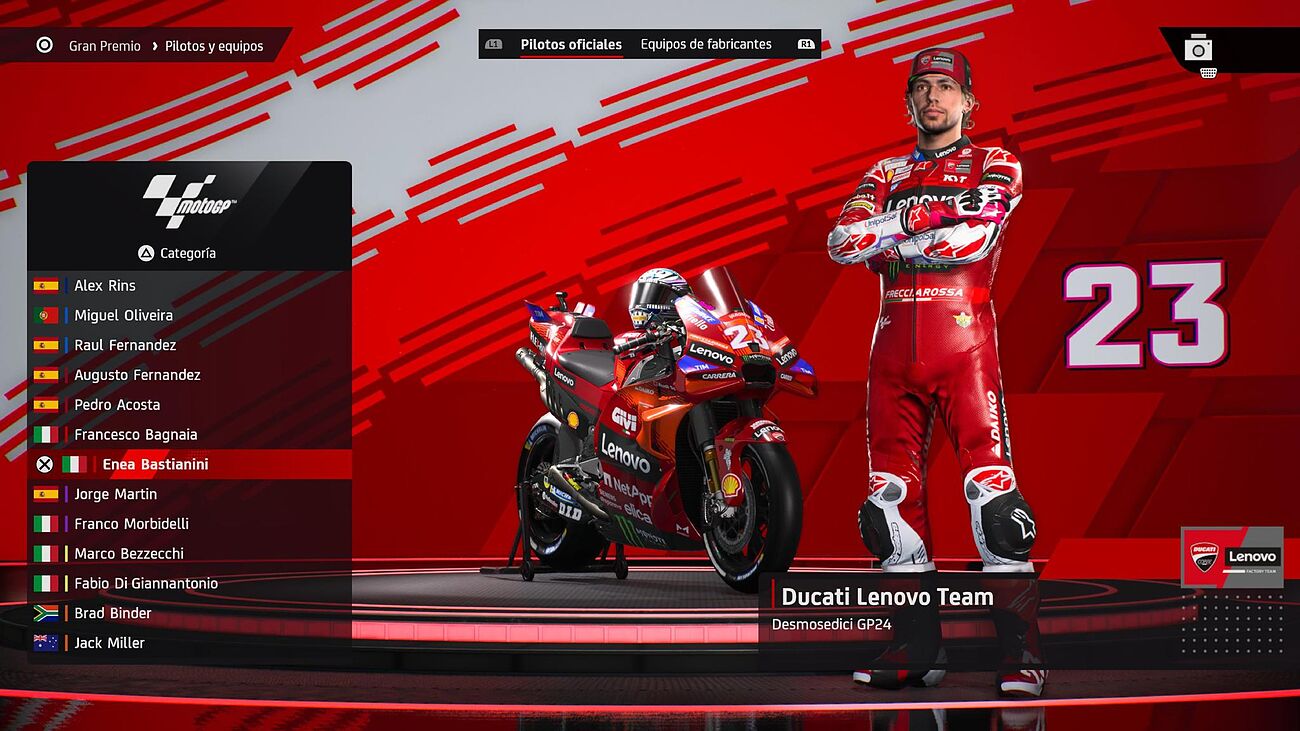The height and width of the screenshot is (731, 1300).
Task: Choose Jack Miller
Action: click(x=109, y=643)
